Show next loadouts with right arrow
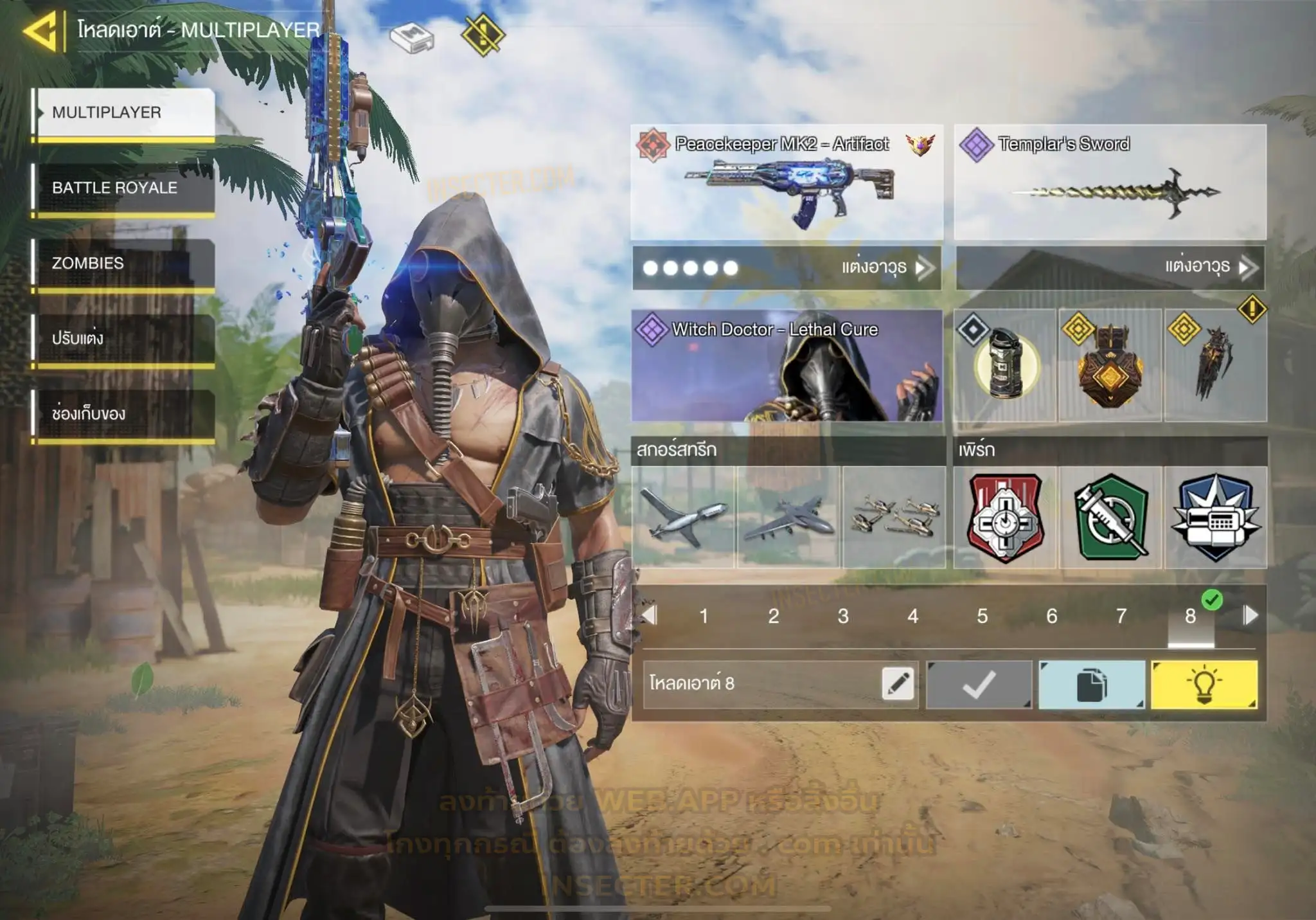 tap(1250, 615)
